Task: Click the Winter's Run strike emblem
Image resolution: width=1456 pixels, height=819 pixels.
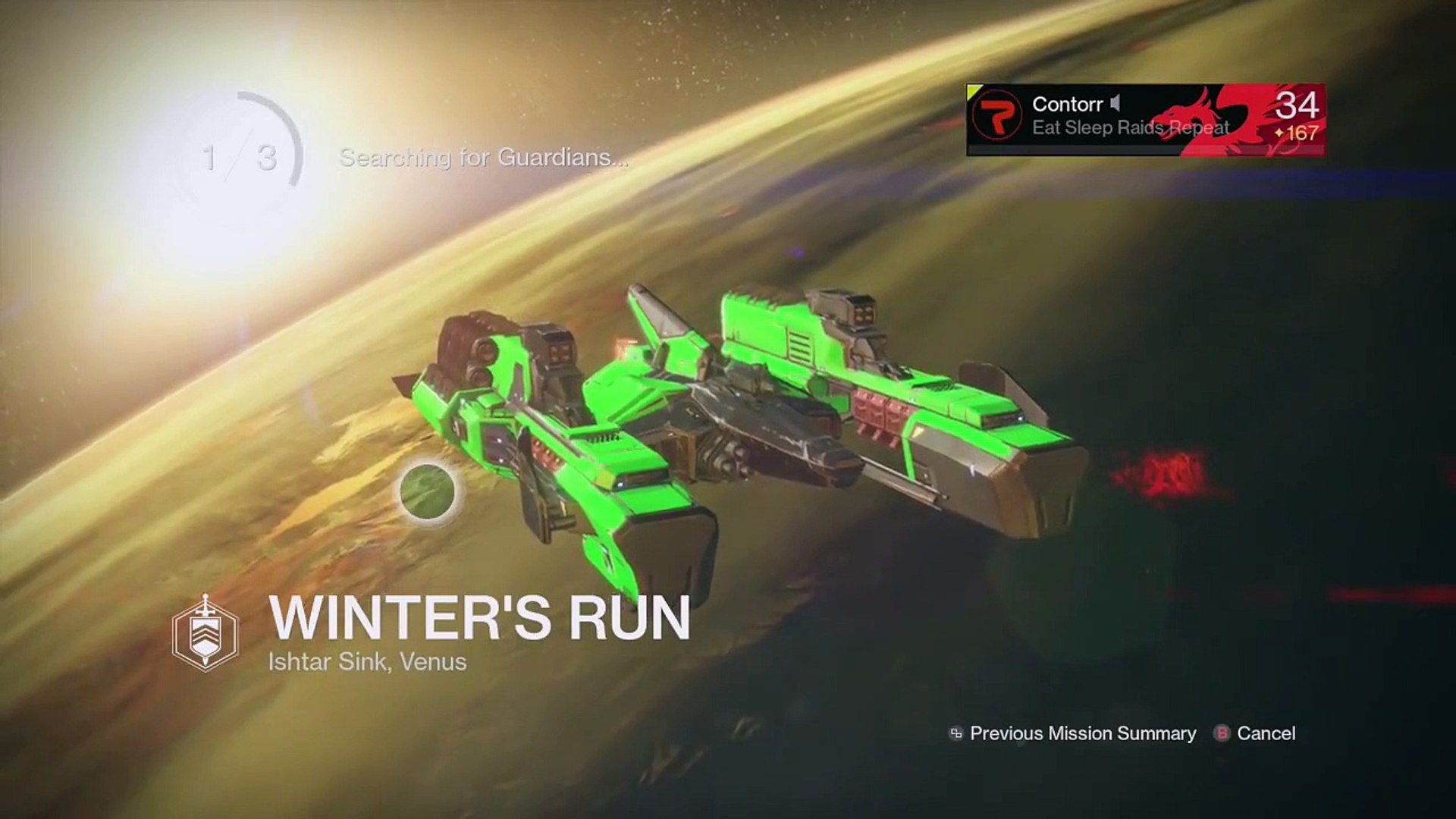Action: pos(206,633)
